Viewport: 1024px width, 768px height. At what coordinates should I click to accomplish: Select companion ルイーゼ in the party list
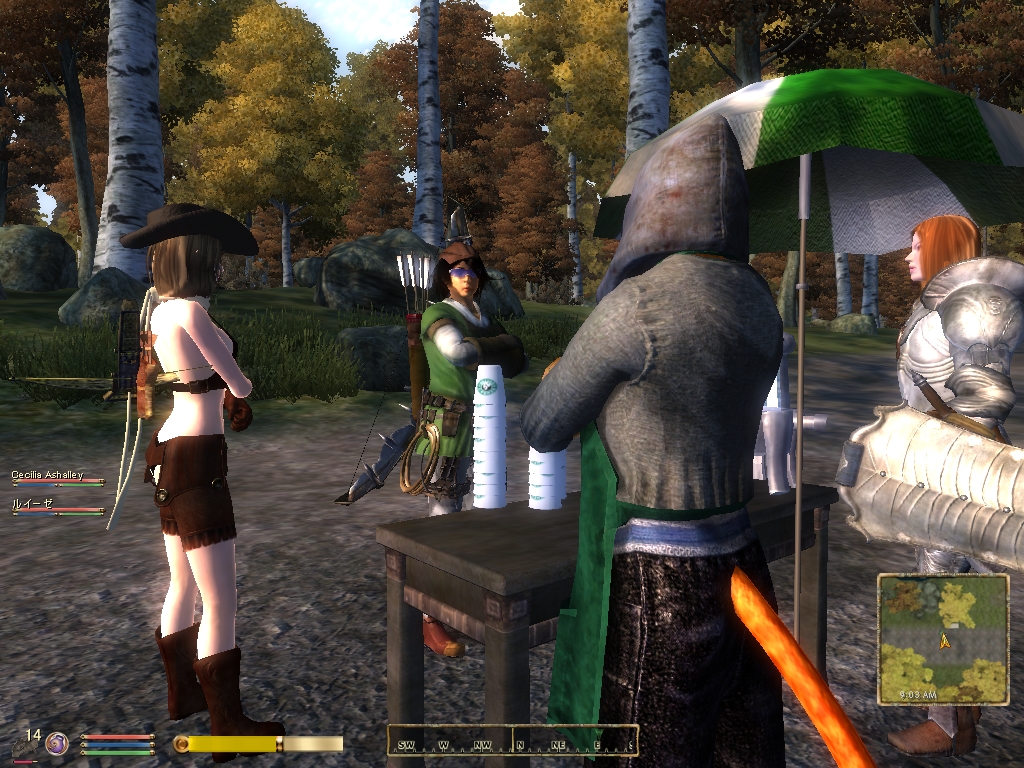pos(32,504)
